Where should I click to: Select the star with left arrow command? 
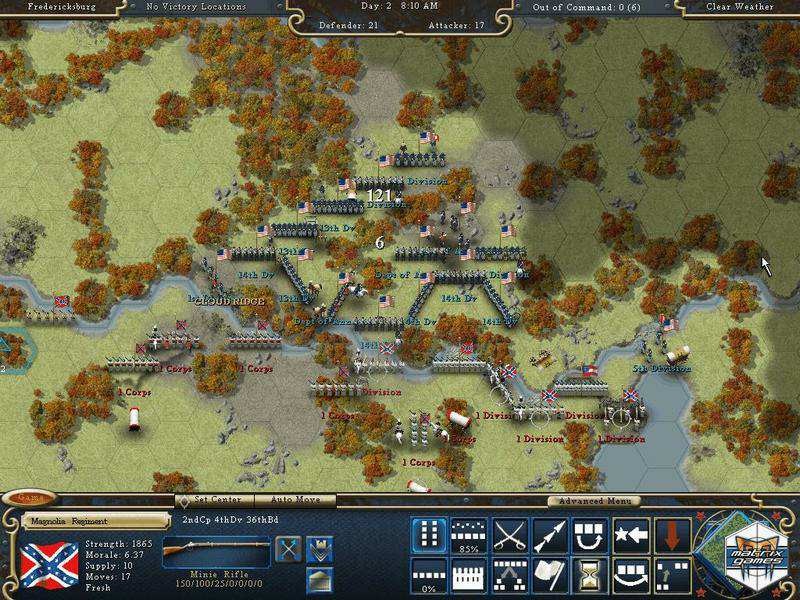coord(629,535)
